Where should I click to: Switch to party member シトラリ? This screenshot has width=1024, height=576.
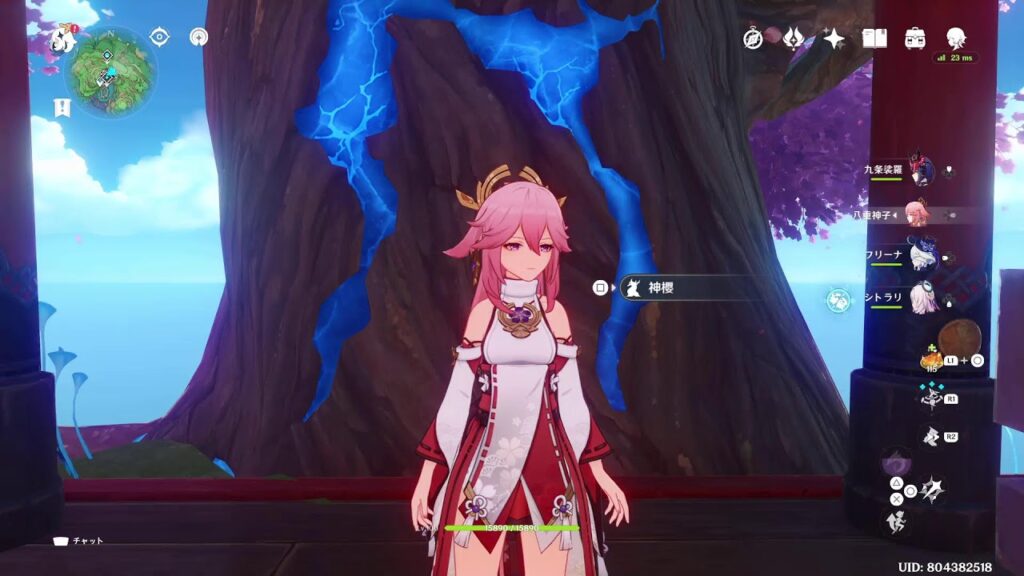[922, 297]
